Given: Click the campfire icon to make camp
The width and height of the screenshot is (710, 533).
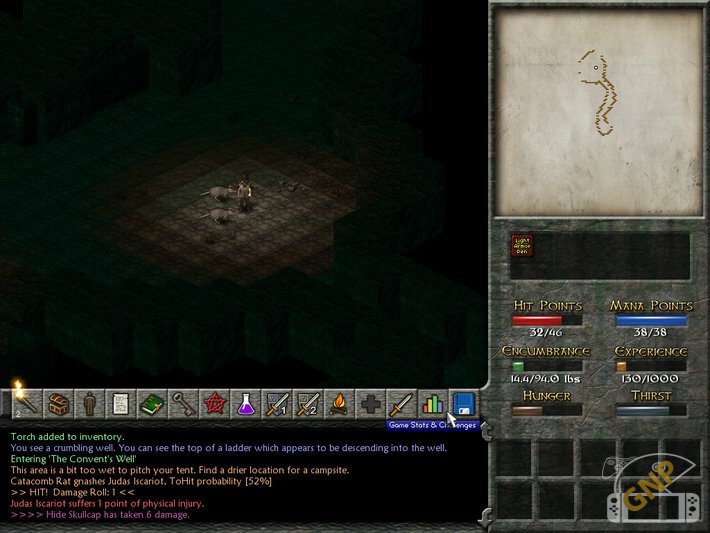Looking at the screenshot, I should (x=338, y=404).
